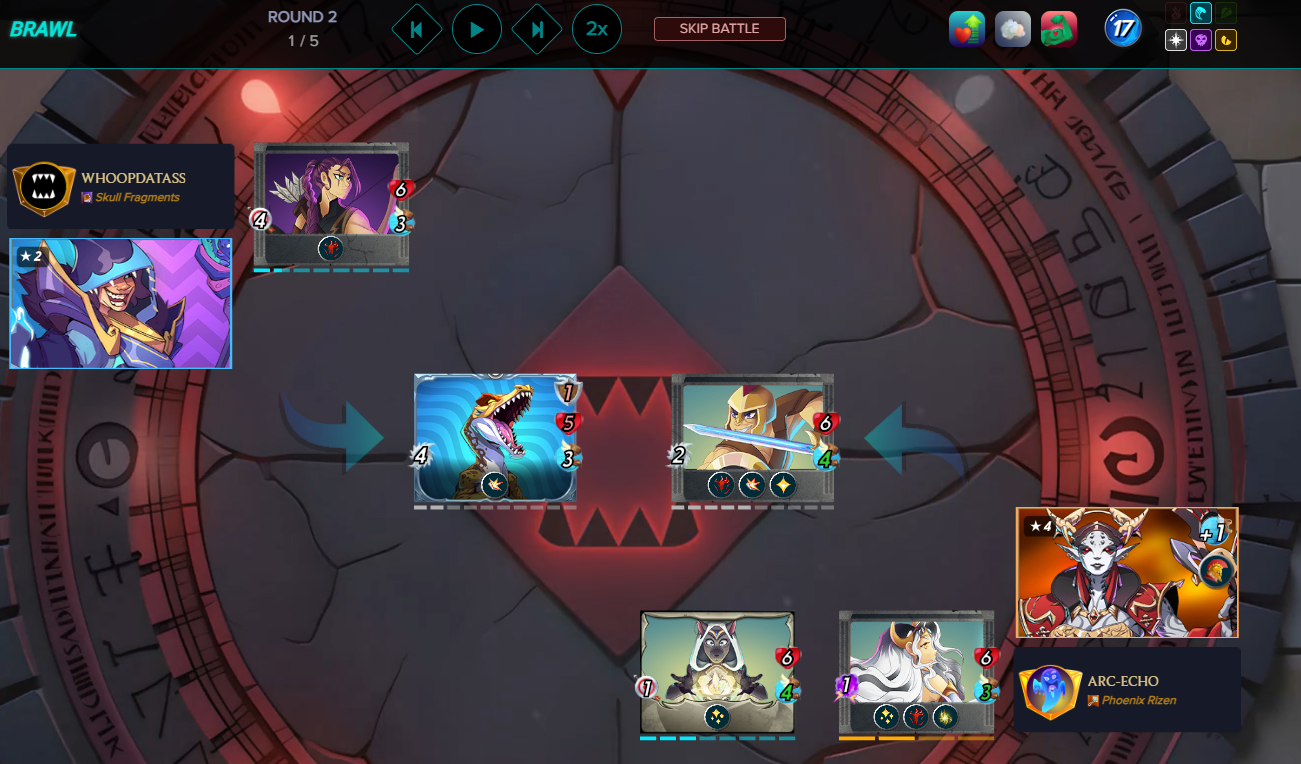This screenshot has height=764, width=1301.
Task: Select the white hooded healer card
Action: coord(718,673)
